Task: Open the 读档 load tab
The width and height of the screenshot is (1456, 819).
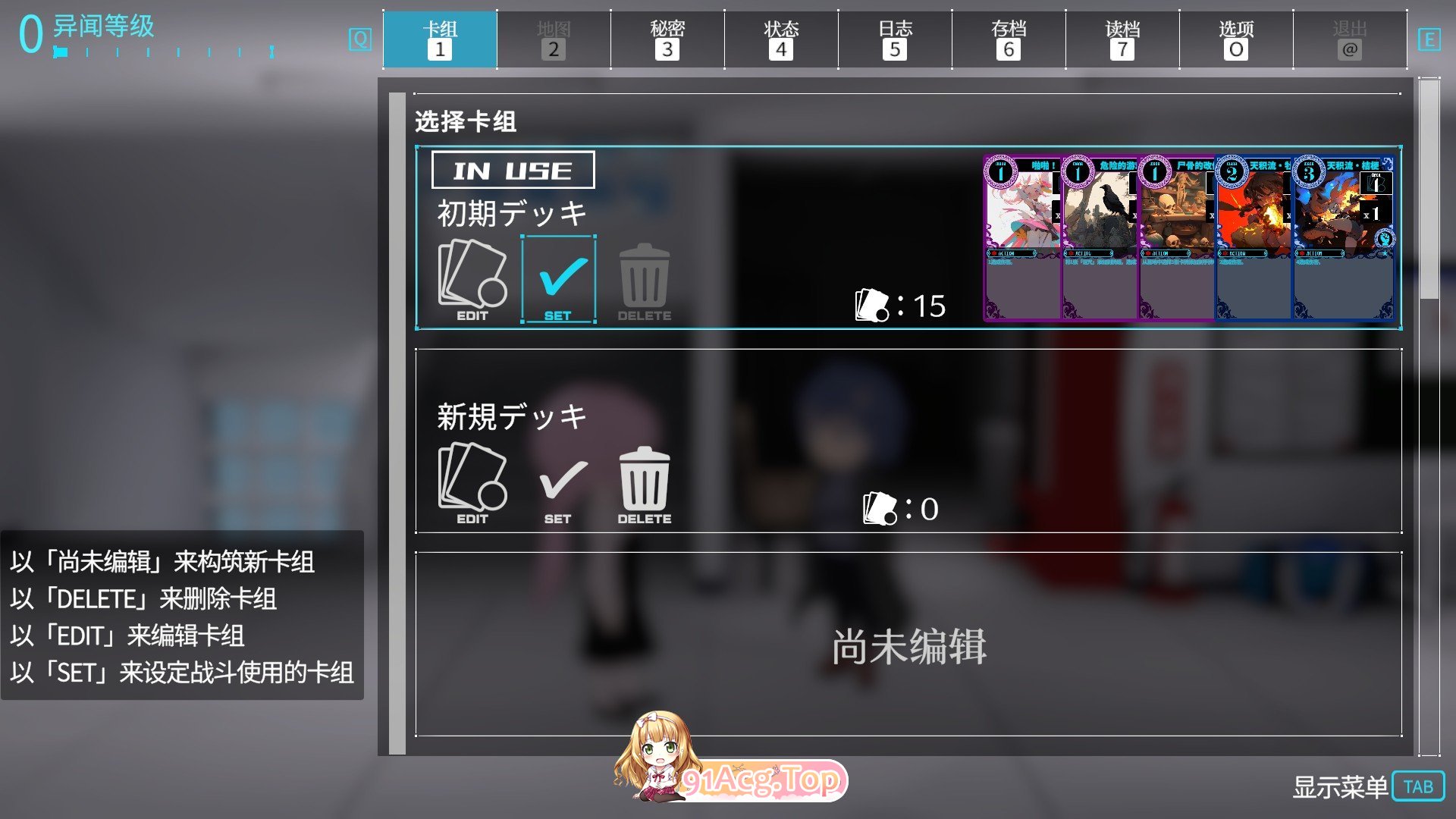Action: 1122,38
